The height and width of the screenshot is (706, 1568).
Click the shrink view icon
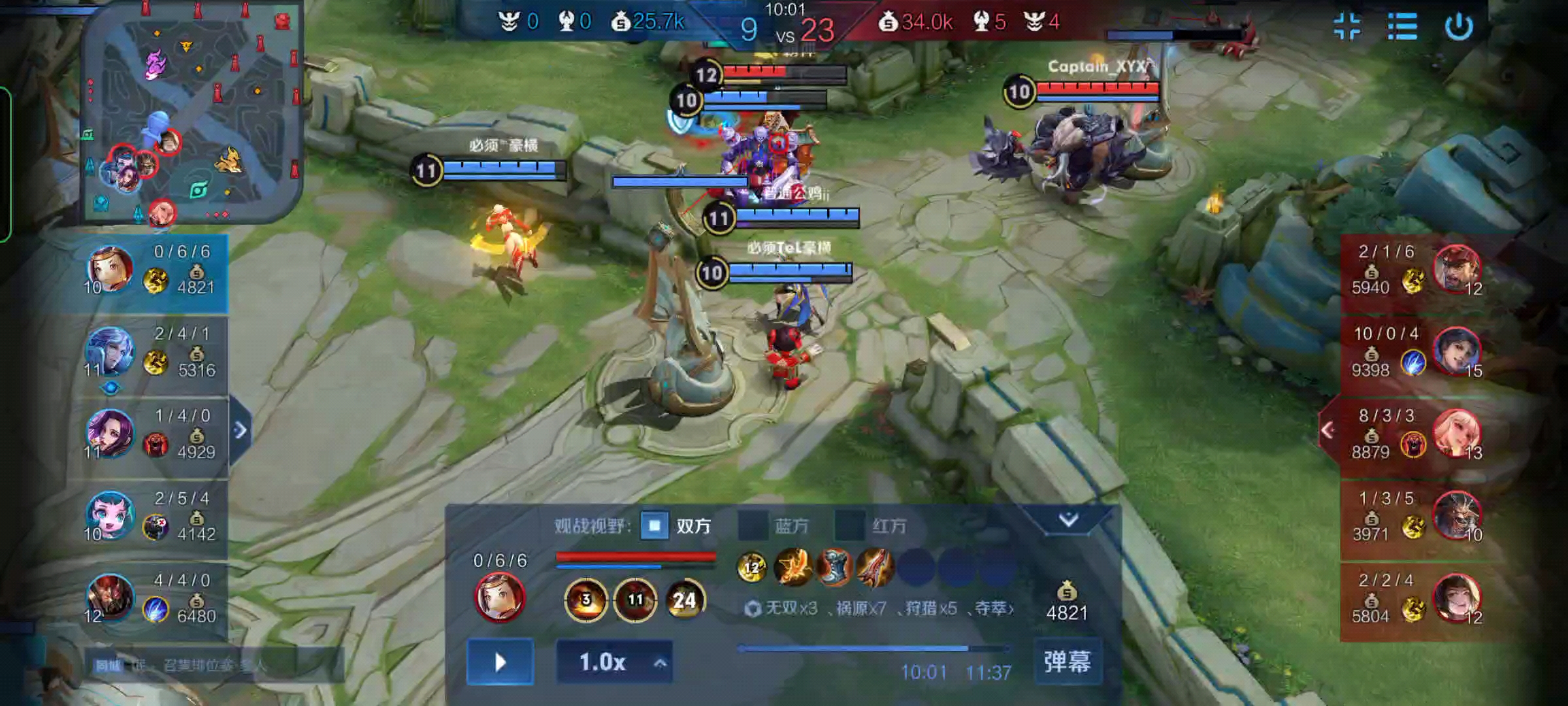tap(1347, 27)
